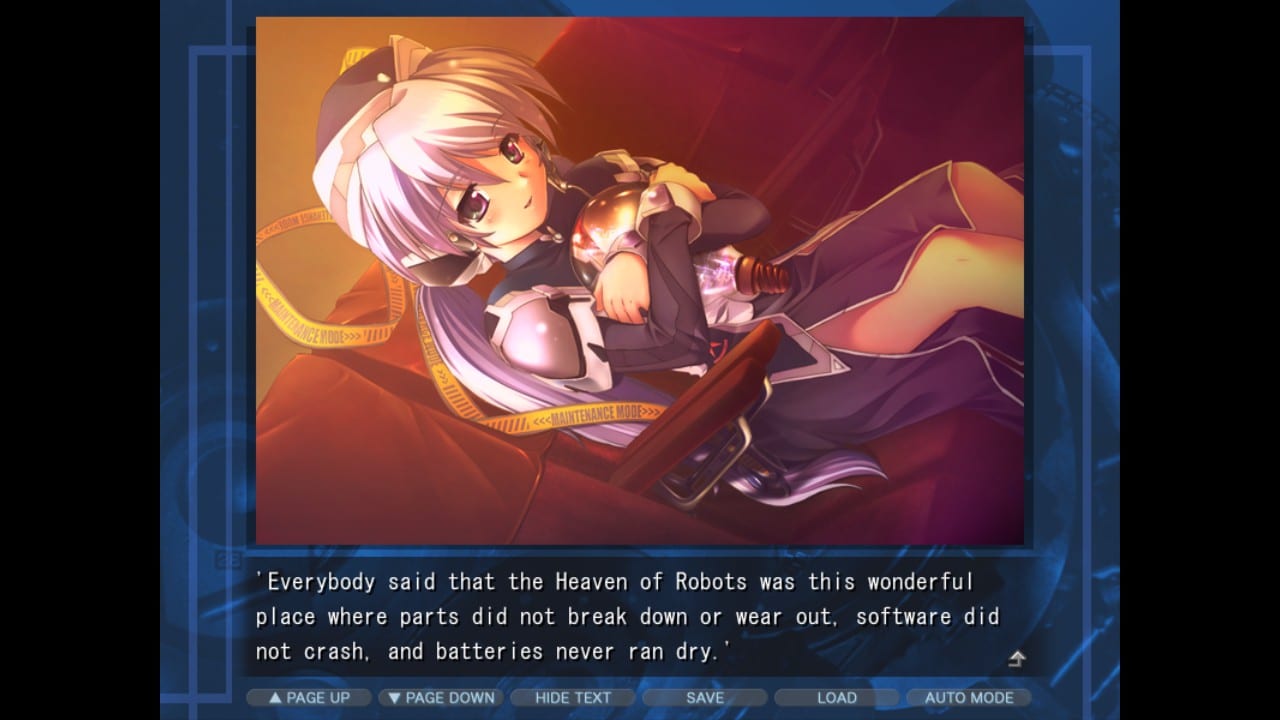1280x720 pixels.
Task: Click the PAGE UP button
Action: 308,698
